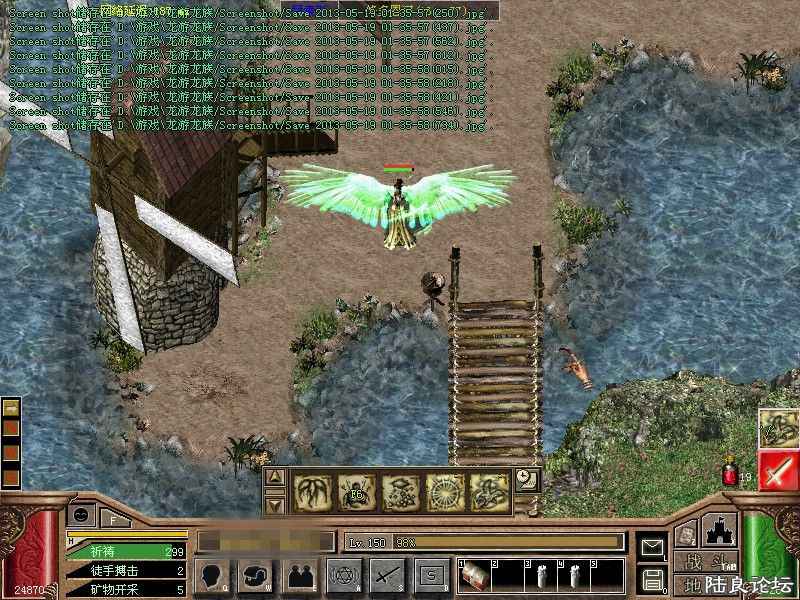Select the 祈祷 skill row
The height and width of the screenshot is (600, 800).
[x=125, y=551]
